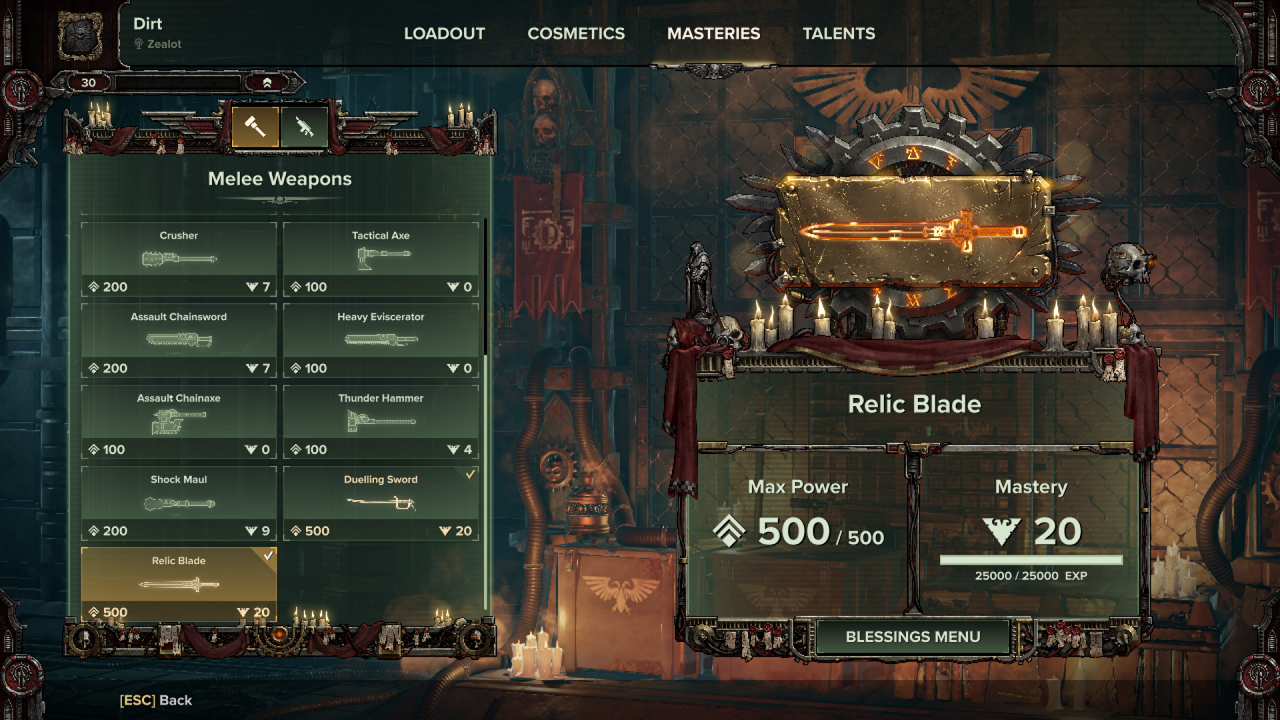Go to the Talents tab
The height and width of the screenshot is (720, 1280).
click(x=838, y=33)
